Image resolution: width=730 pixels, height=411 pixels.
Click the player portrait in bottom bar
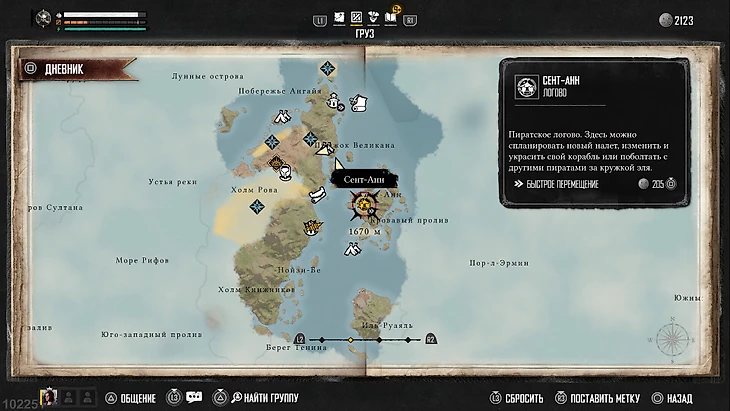click(x=46, y=397)
